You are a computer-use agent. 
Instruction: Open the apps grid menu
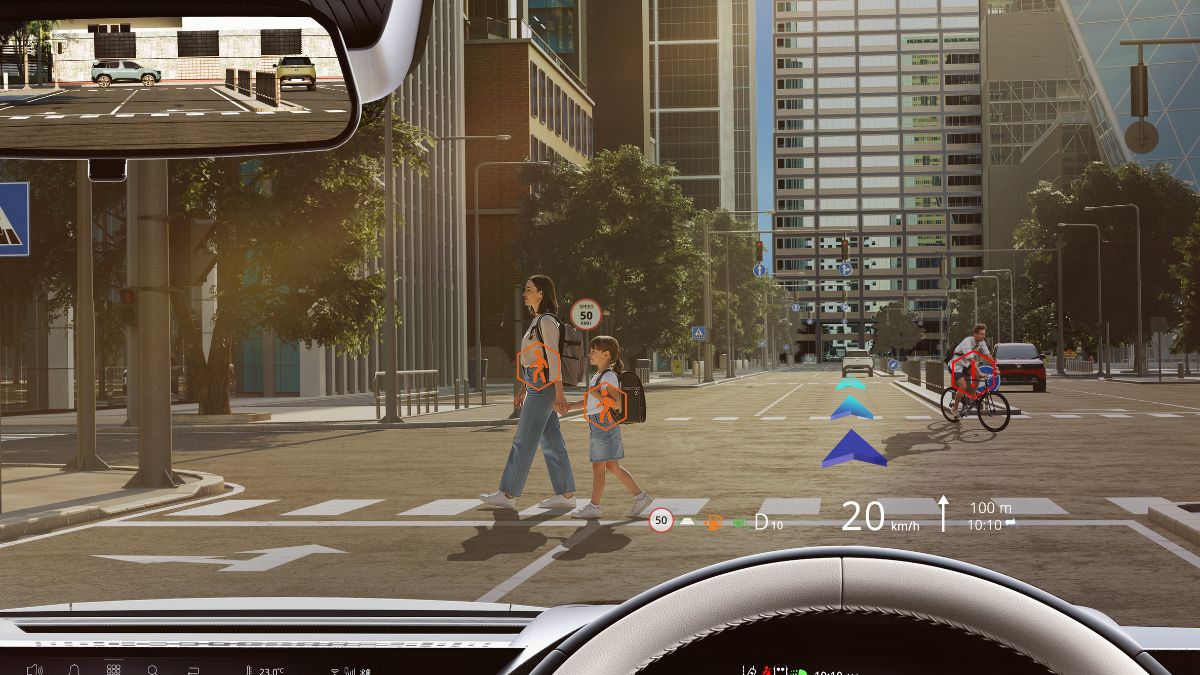113,669
